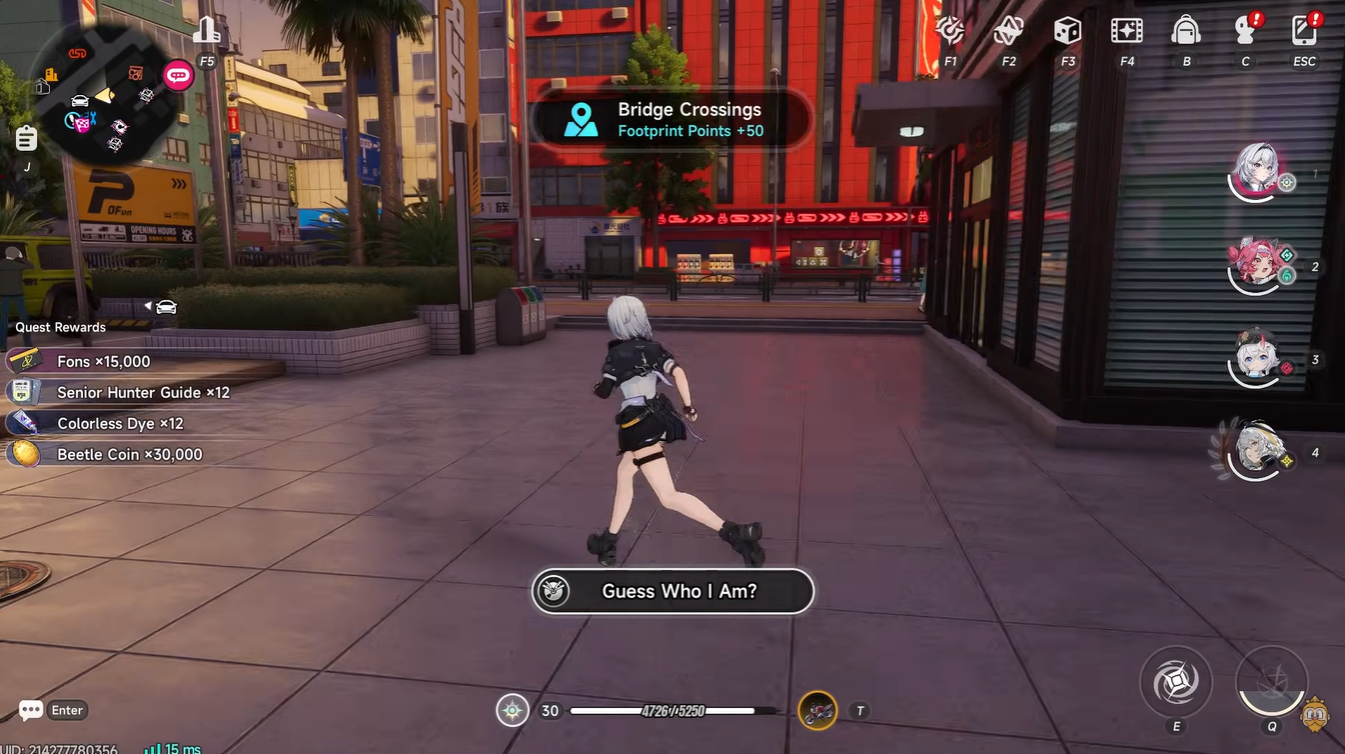The height and width of the screenshot is (754, 1345).
Task: Expand the vehicle selector arrow near the car icon
Action: click(148, 307)
